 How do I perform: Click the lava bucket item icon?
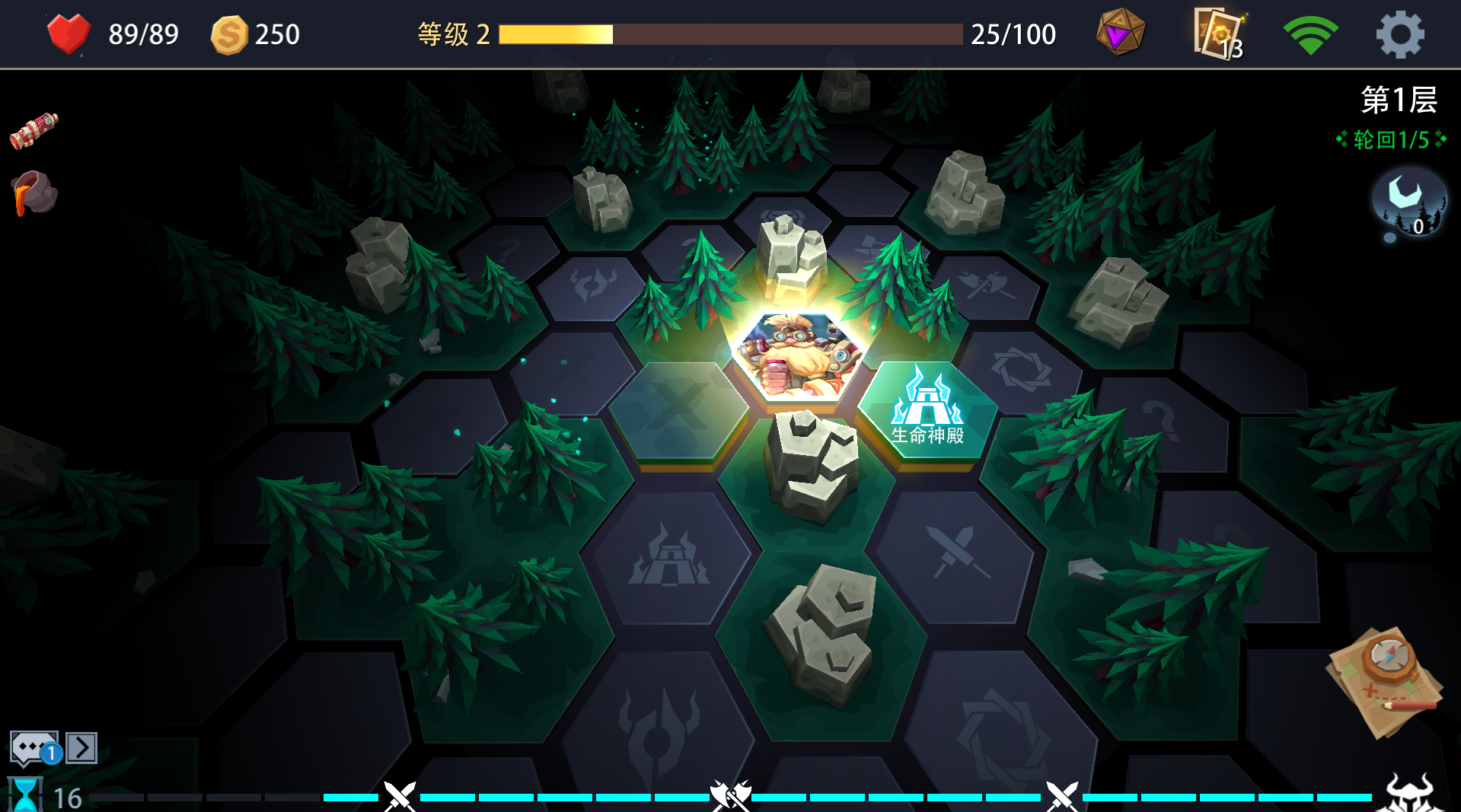click(33, 193)
